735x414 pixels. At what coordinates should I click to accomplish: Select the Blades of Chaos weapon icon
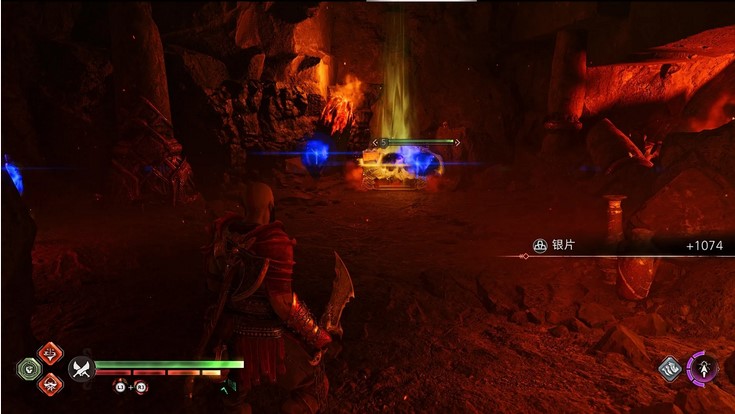click(80, 369)
